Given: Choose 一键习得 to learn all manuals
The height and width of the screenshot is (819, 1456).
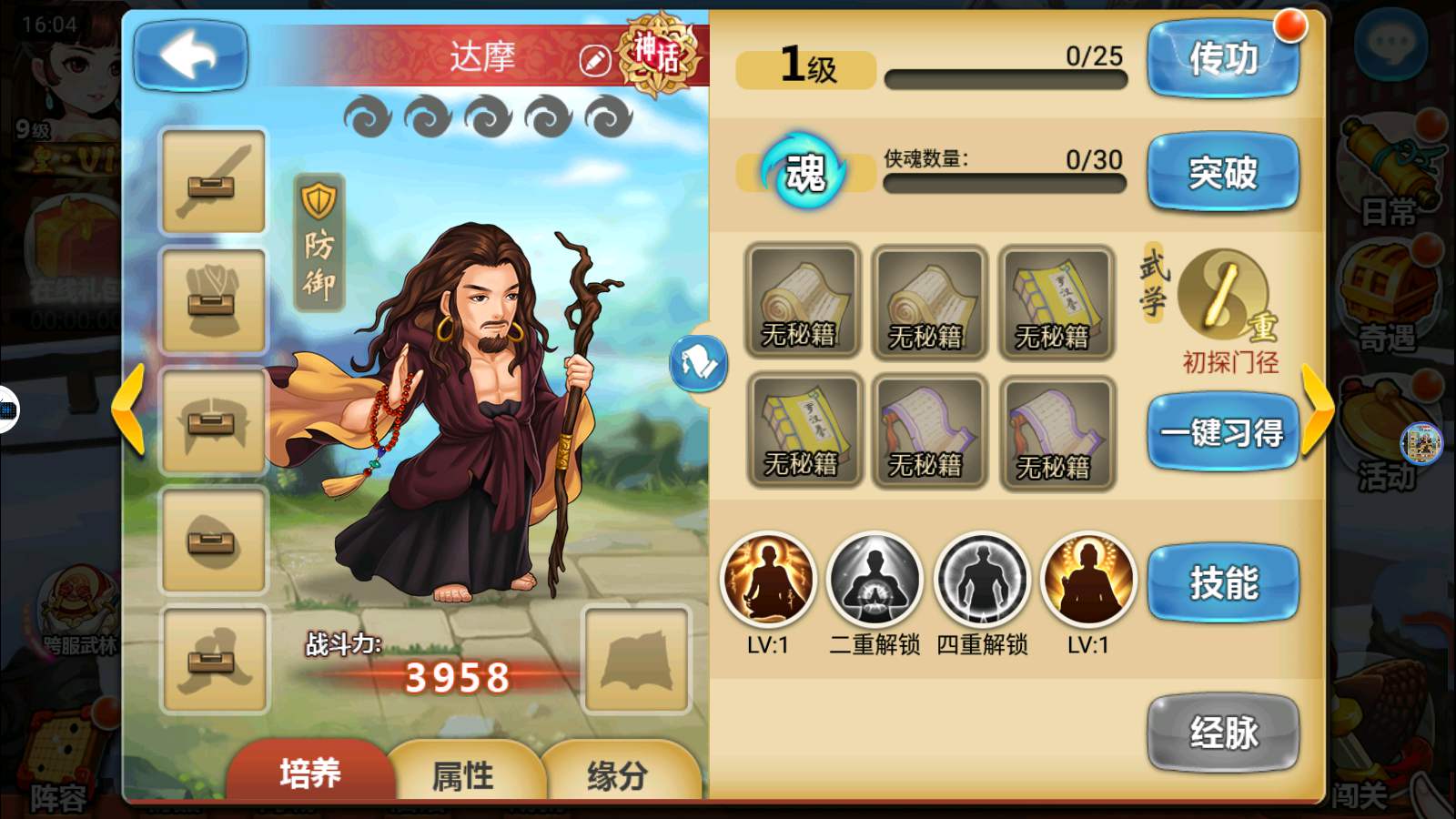Looking at the screenshot, I should pyautogui.click(x=1222, y=432).
